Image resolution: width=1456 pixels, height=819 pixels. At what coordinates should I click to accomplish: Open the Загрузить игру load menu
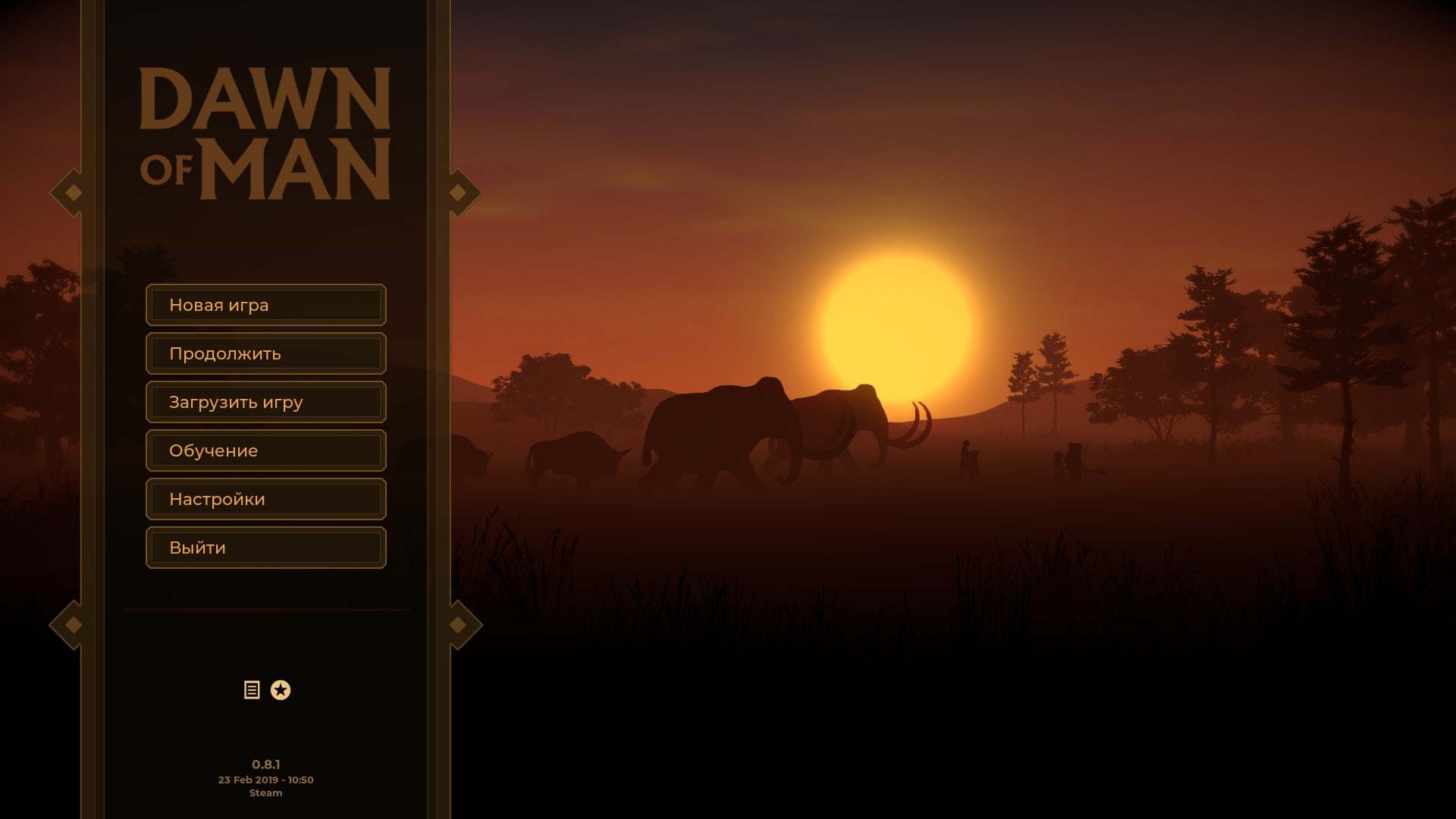pyautogui.click(x=265, y=402)
